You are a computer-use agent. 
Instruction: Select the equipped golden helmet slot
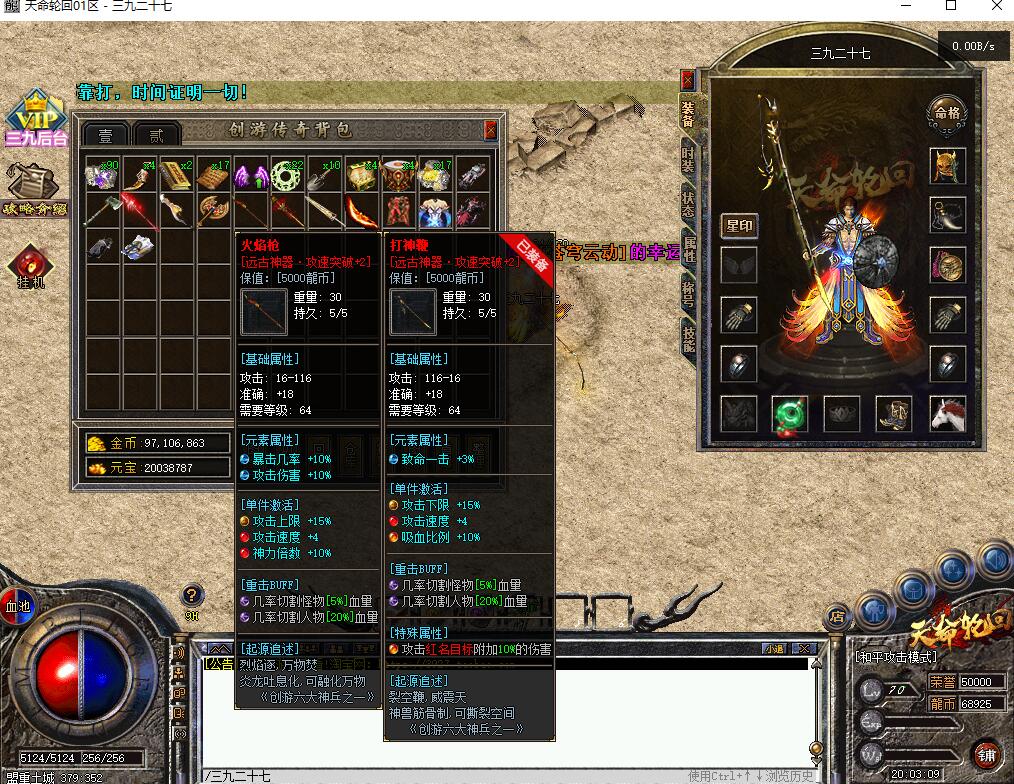coord(947,165)
